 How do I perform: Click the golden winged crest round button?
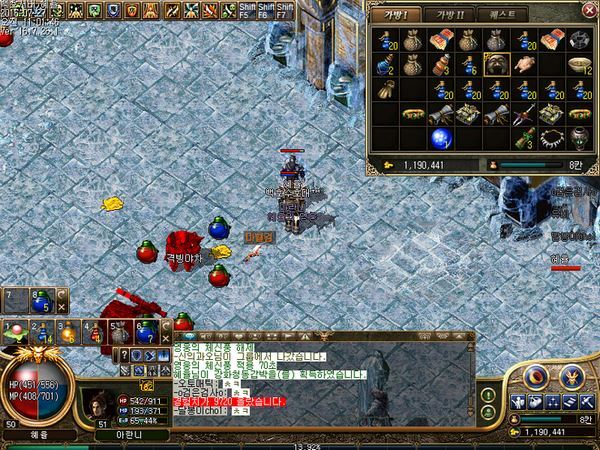tap(572, 376)
